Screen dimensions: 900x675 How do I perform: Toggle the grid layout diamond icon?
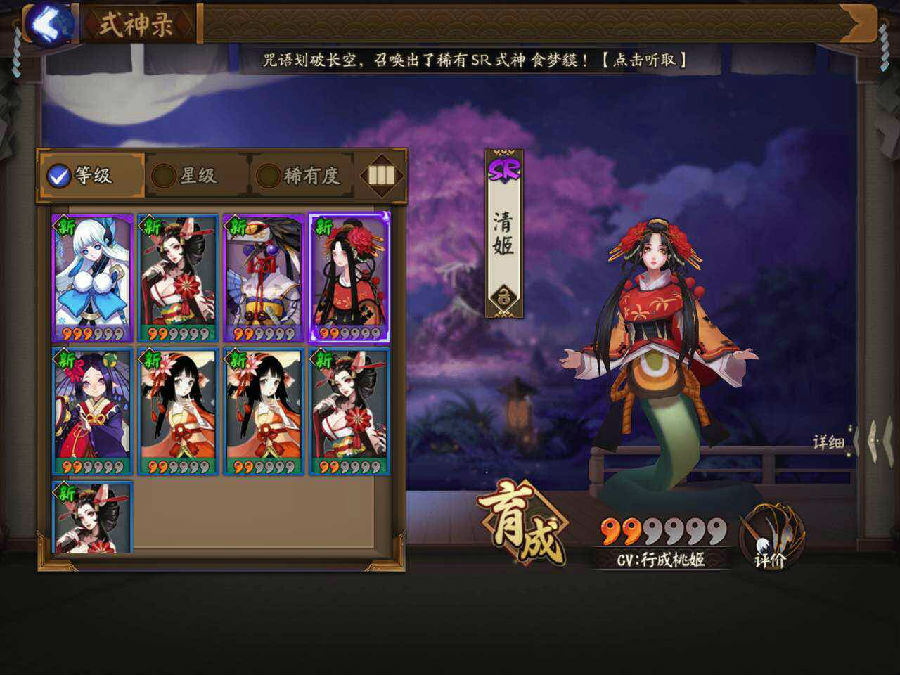pos(379,177)
